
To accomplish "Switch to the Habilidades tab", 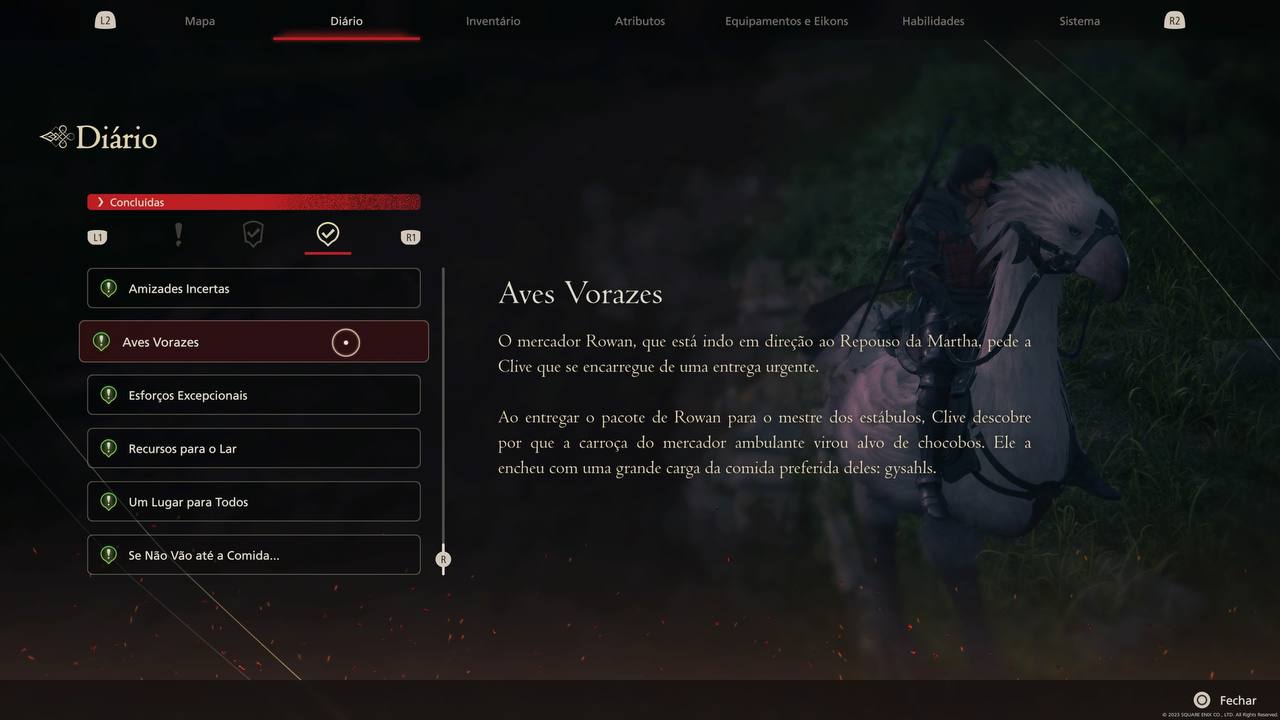I will pos(933,21).
